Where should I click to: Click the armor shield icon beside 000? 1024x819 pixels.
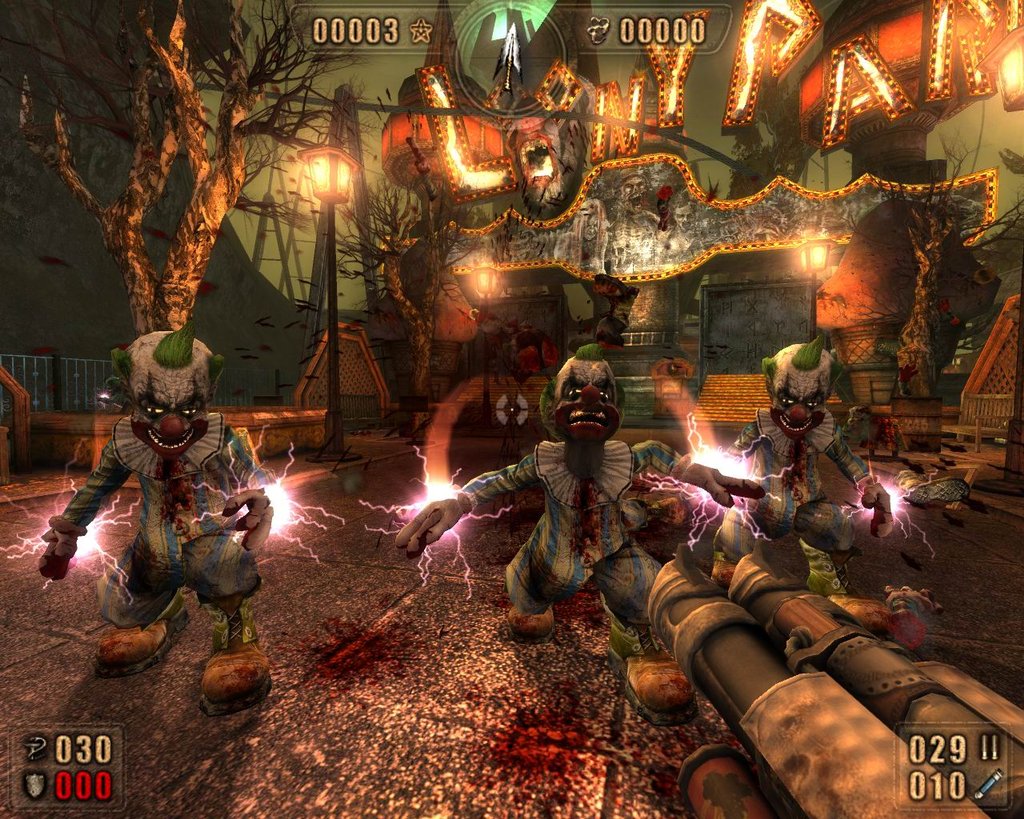[x=34, y=785]
